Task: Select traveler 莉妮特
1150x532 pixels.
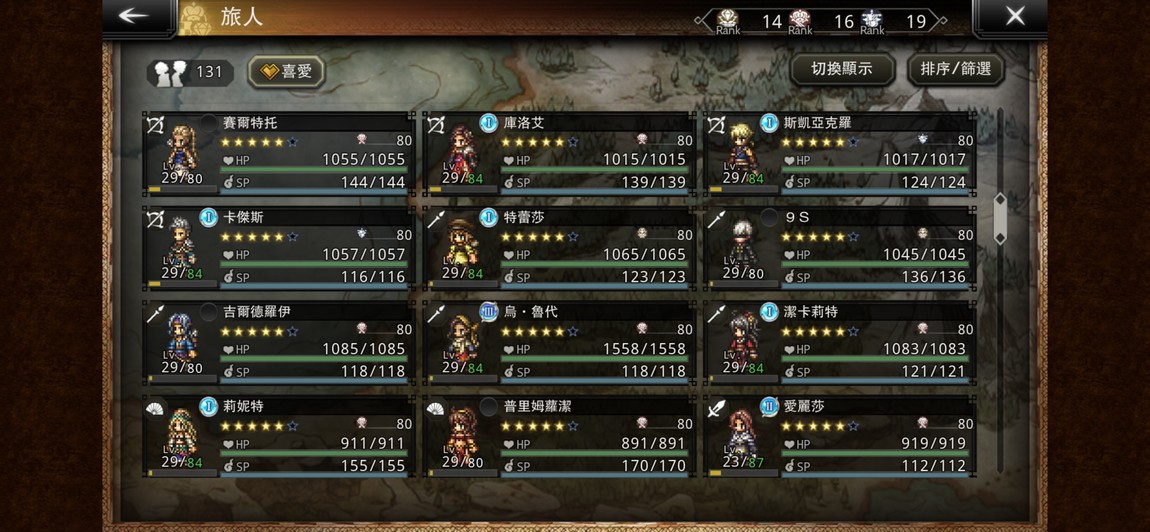Action: click(x=279, y=437)
